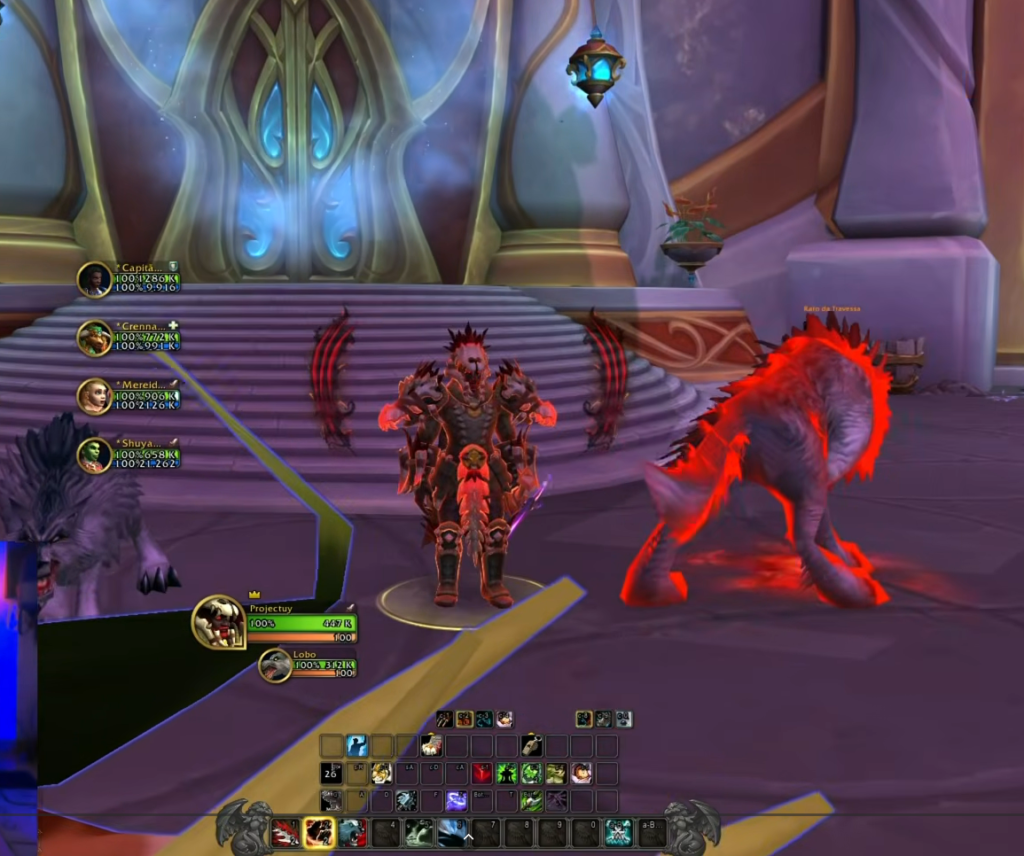Cast the roaring bear ability
The height and width of the screenshot is (856, 1024).
352,832
